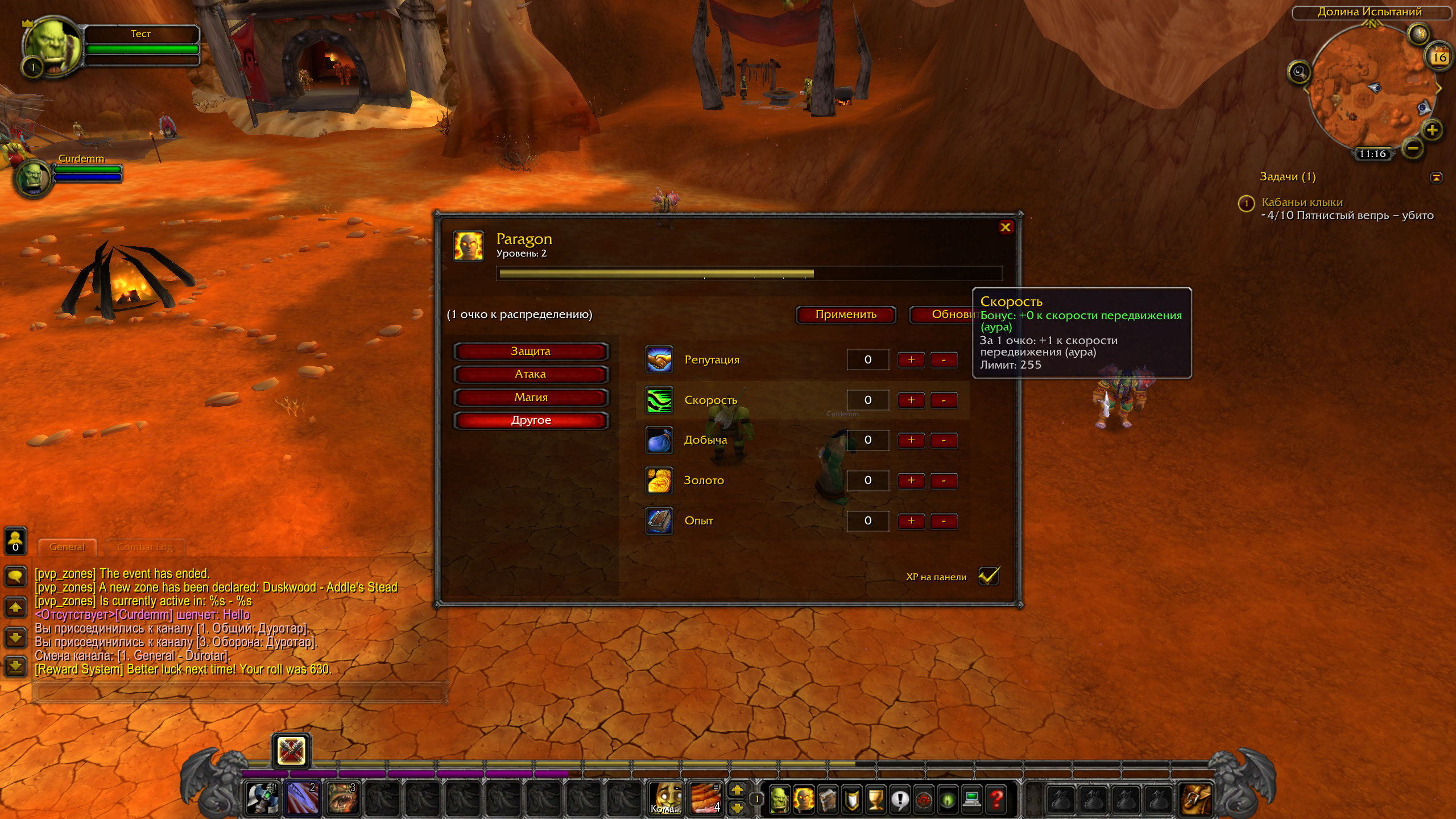
Task: Open the red question mark help button
Action: tap(996, 799)
